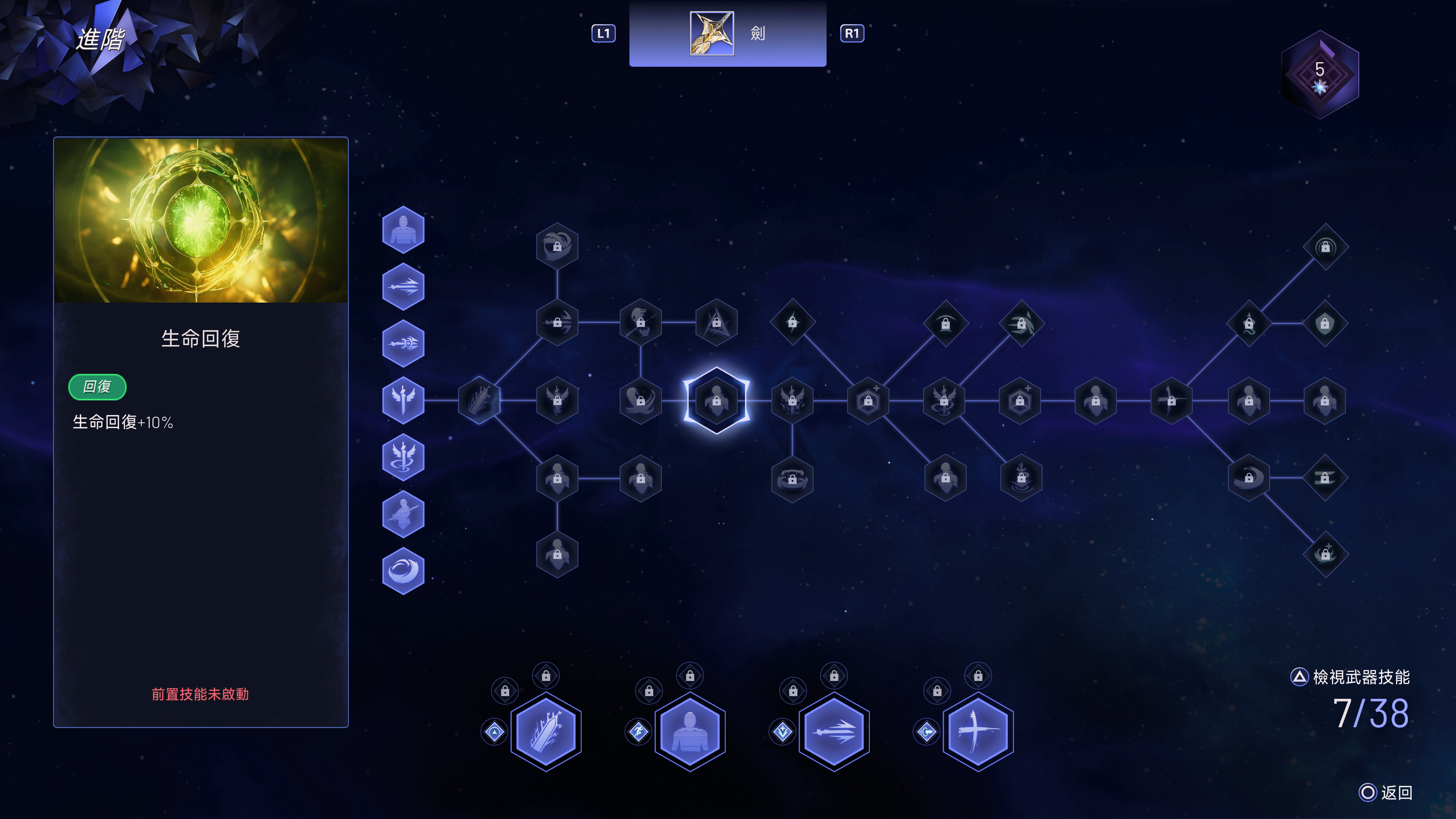Open the large torso silhouette skill slot

click(690, 731)
